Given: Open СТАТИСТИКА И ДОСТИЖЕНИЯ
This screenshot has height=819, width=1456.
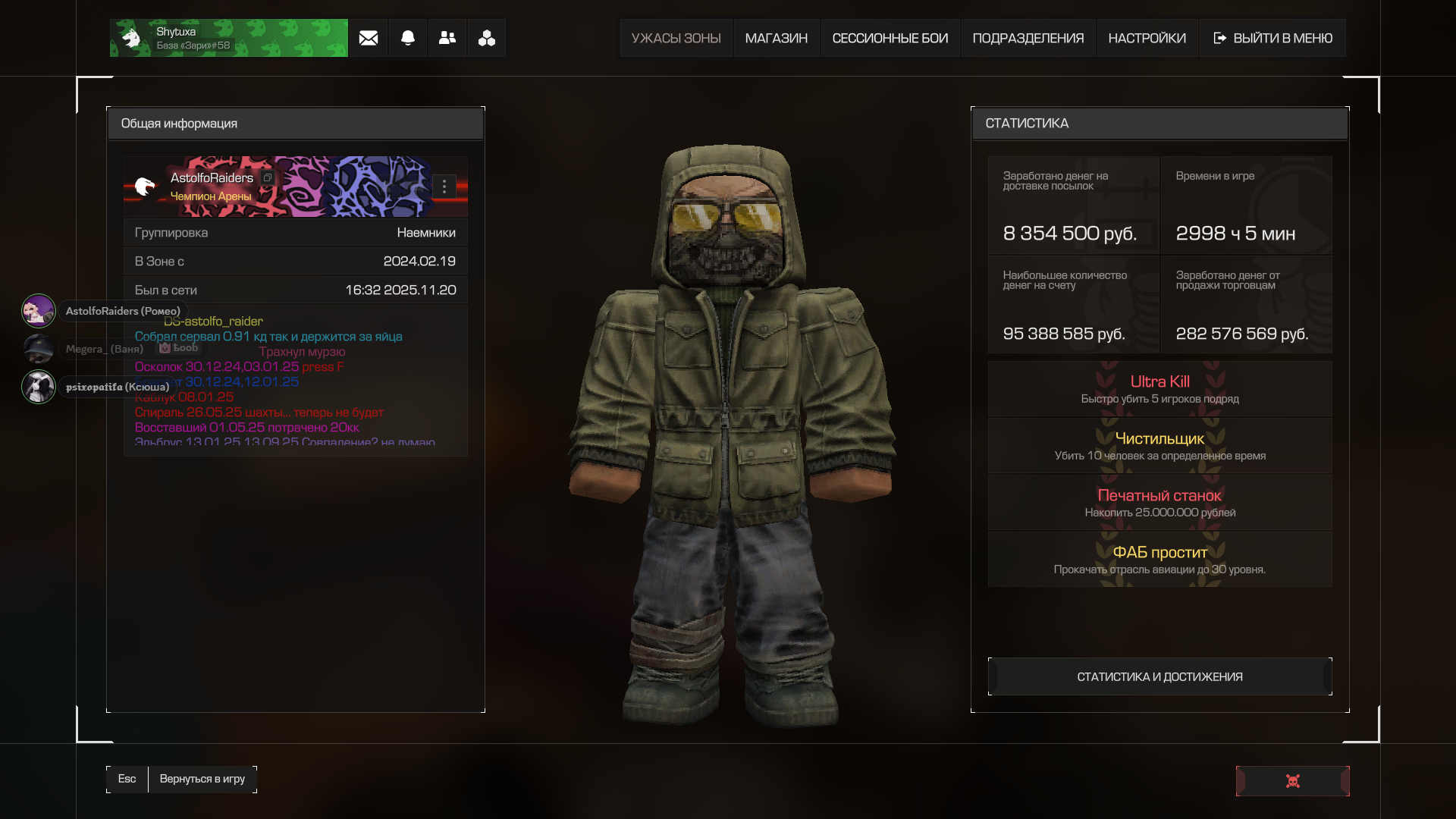Looking at the screenshot, I should pyautogui.click(x=1159, y=676).
